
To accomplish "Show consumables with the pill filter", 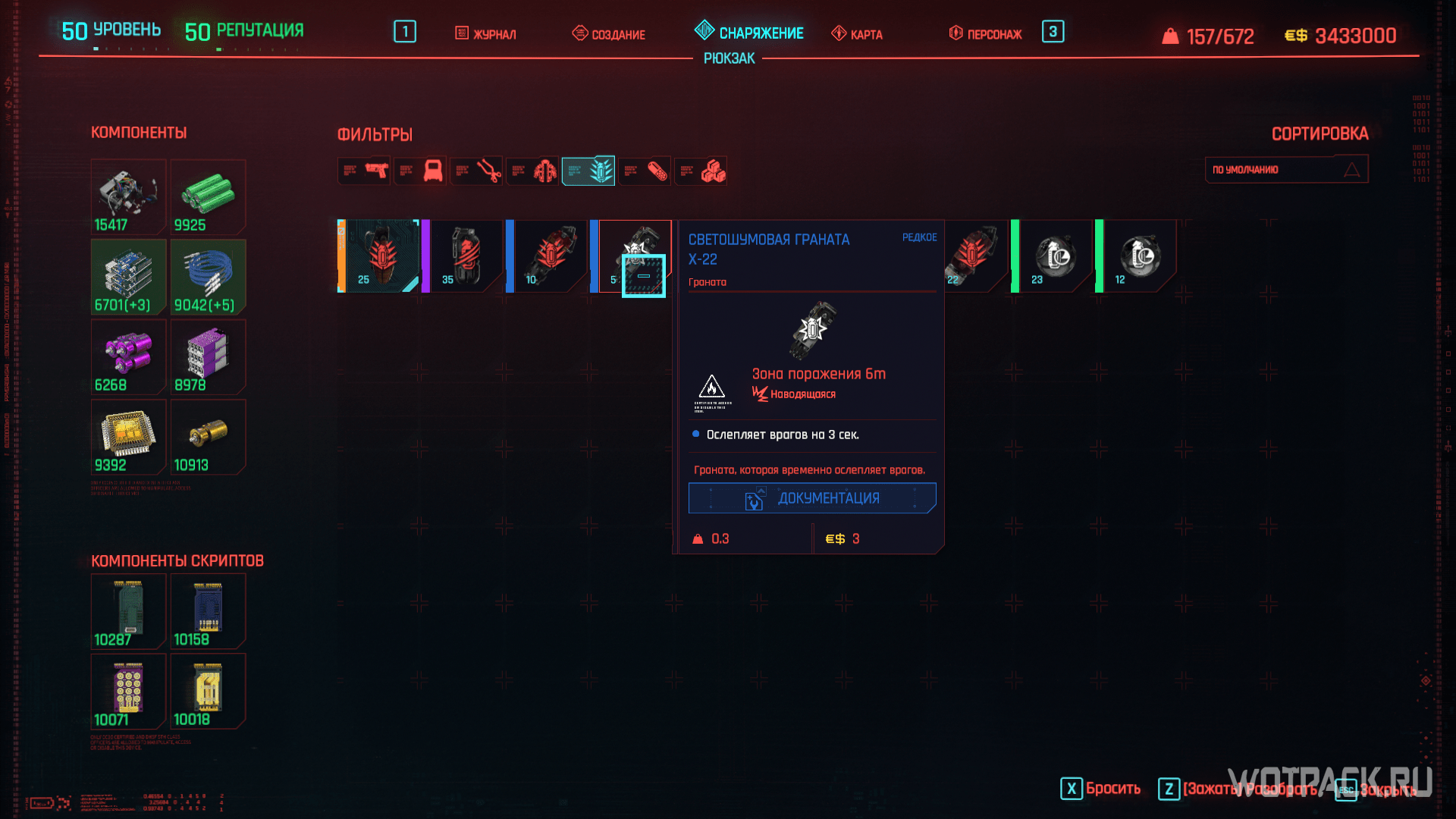I will [645, 171].
